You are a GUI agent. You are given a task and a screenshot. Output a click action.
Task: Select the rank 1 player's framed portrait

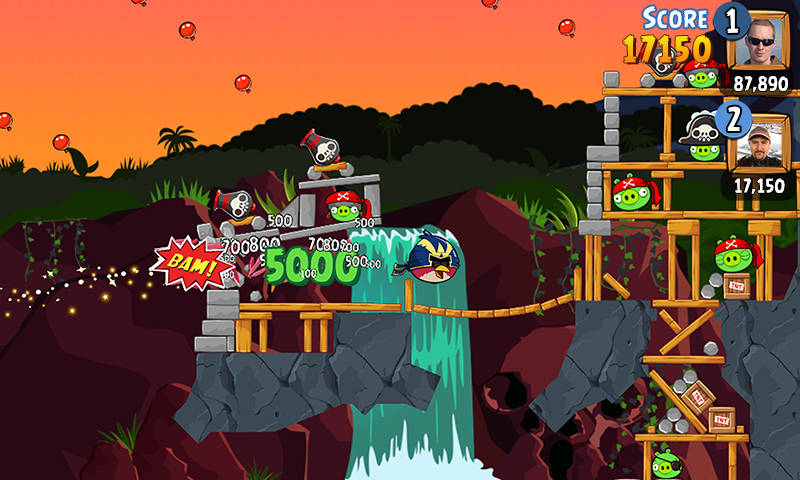pos(762,41)
